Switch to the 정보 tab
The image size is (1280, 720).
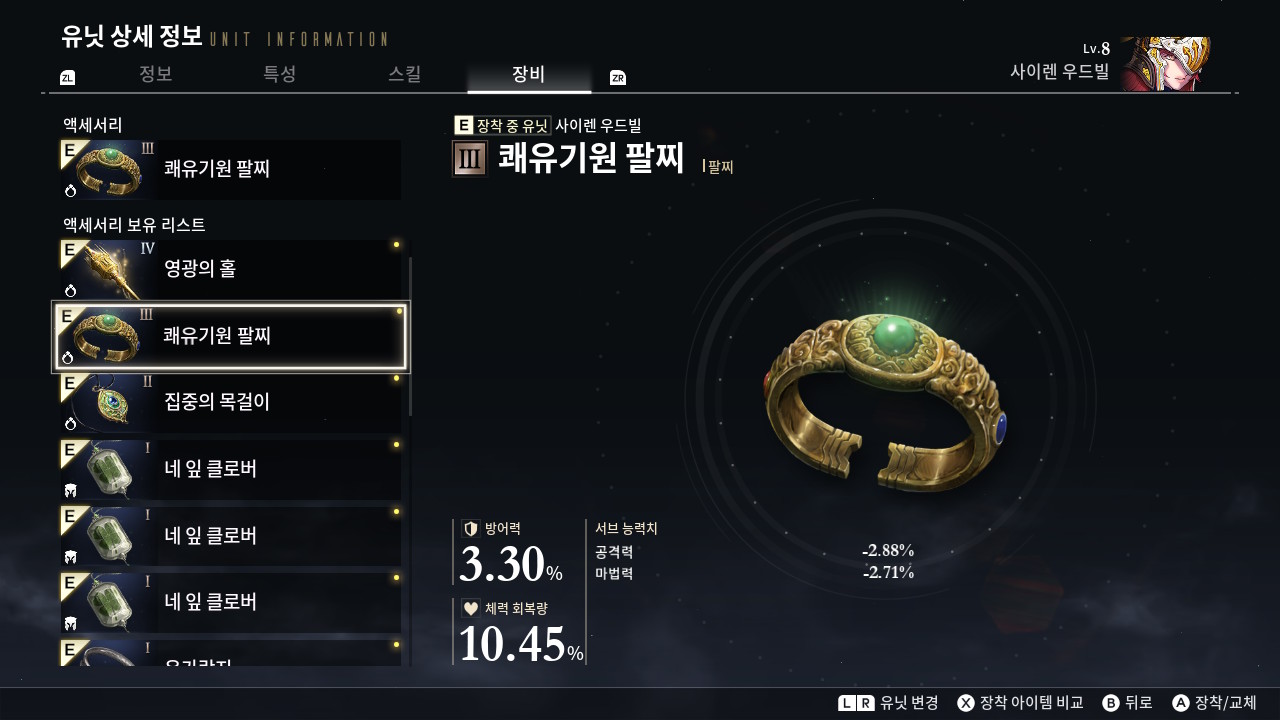click(156, 74)
